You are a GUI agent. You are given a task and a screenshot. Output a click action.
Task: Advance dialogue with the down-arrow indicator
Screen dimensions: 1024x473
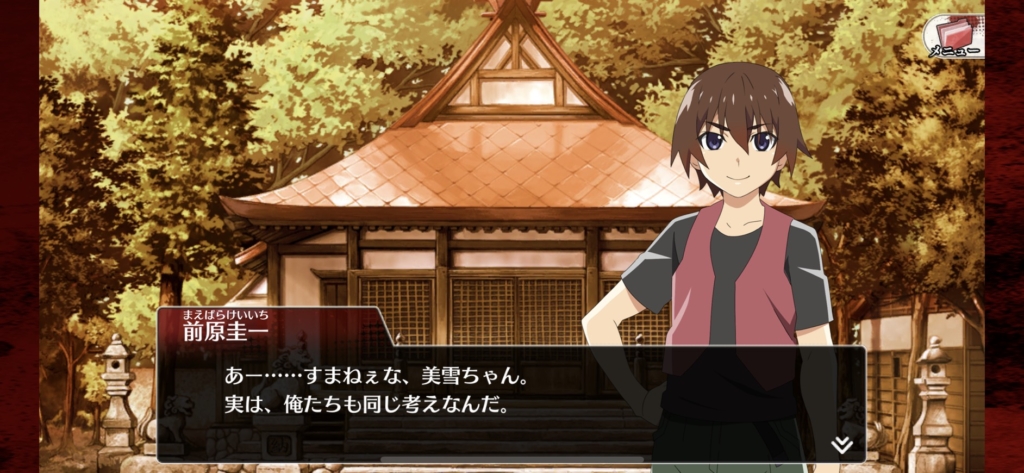(x=842, y=443)
